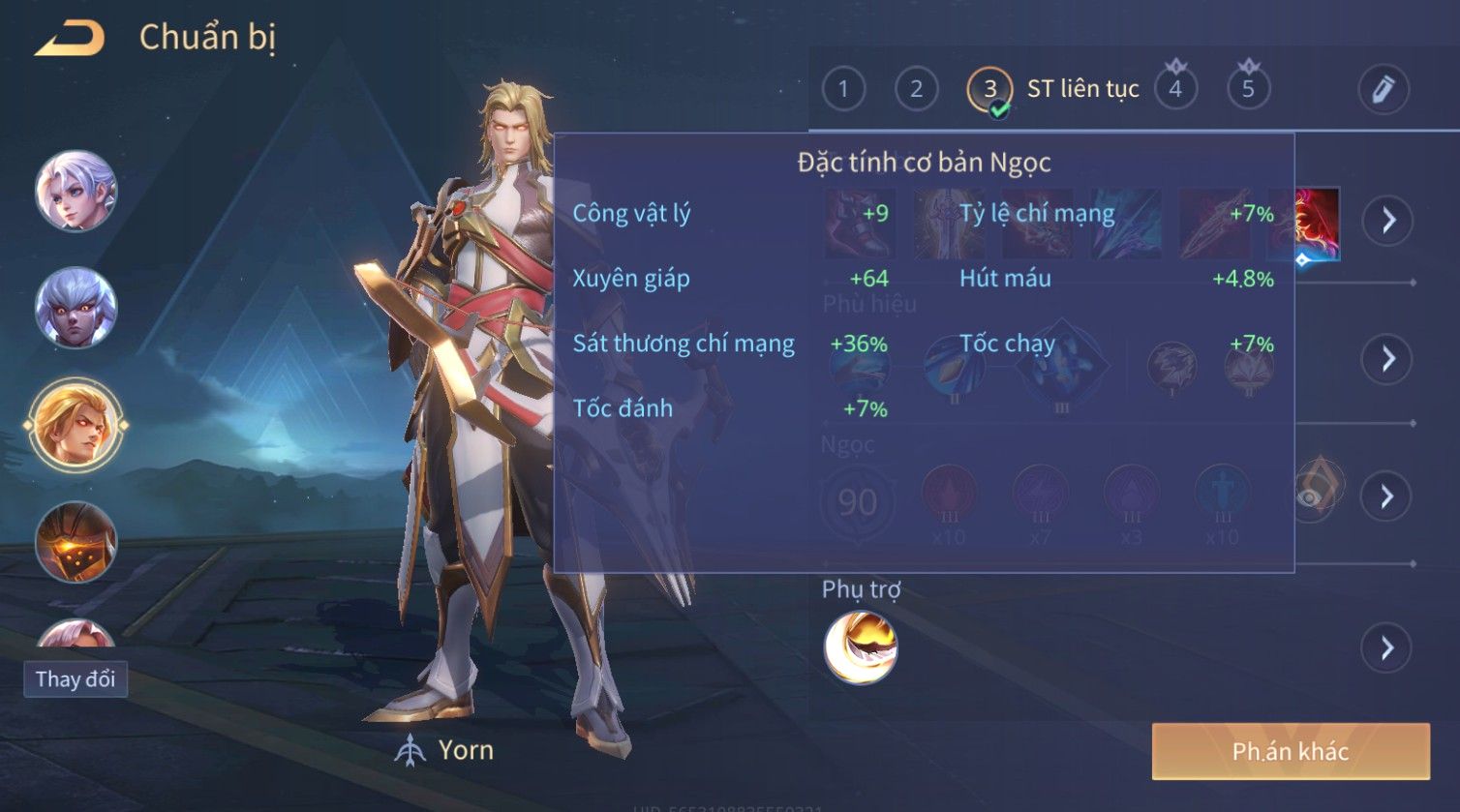Pick the dark armored helmet hero portrait

click(76, 542)
